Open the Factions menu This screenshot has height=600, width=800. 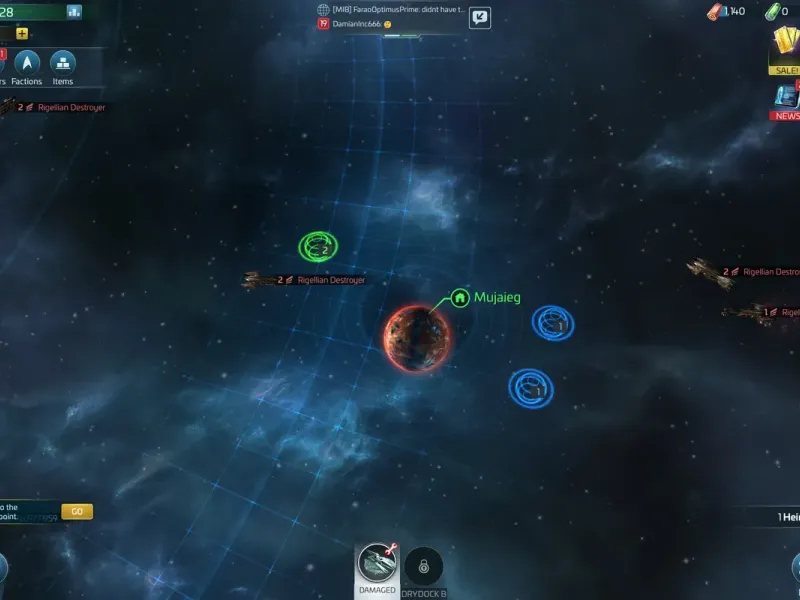tap(27, 65)
